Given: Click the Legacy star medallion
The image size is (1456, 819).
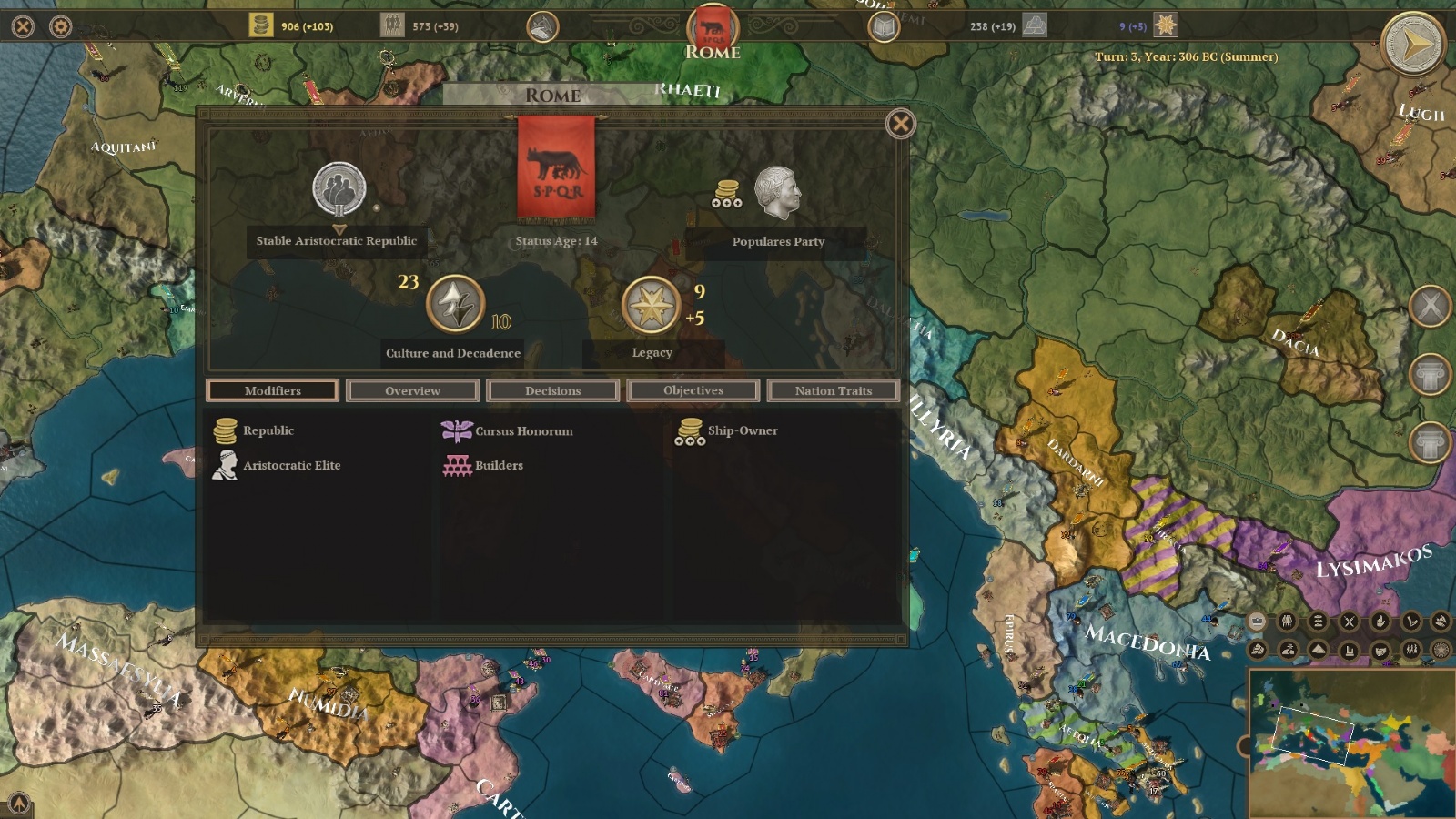Looking at the screenshot, I should 651,304.
